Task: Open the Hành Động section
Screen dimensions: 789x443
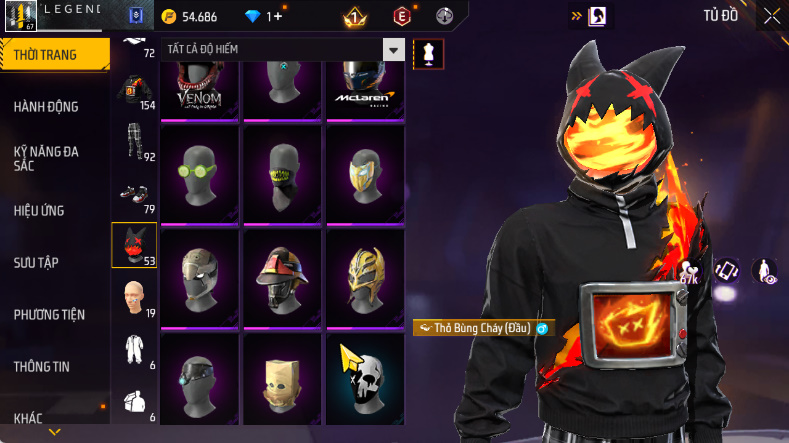Action: (x=46, y=107)
